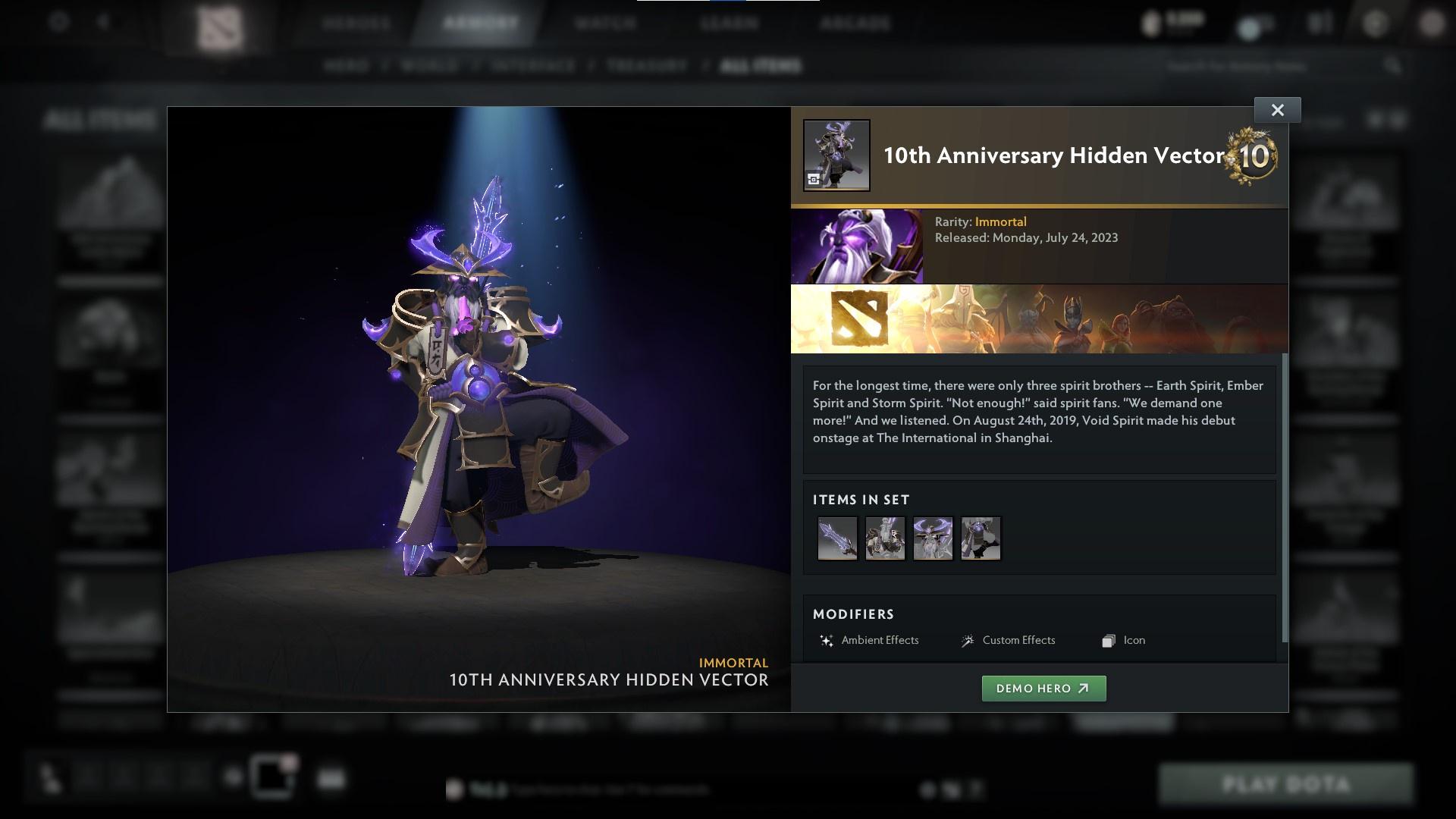1456x819 pixels.
Task: Click the DEMO HERO button
Action: 1043,689
